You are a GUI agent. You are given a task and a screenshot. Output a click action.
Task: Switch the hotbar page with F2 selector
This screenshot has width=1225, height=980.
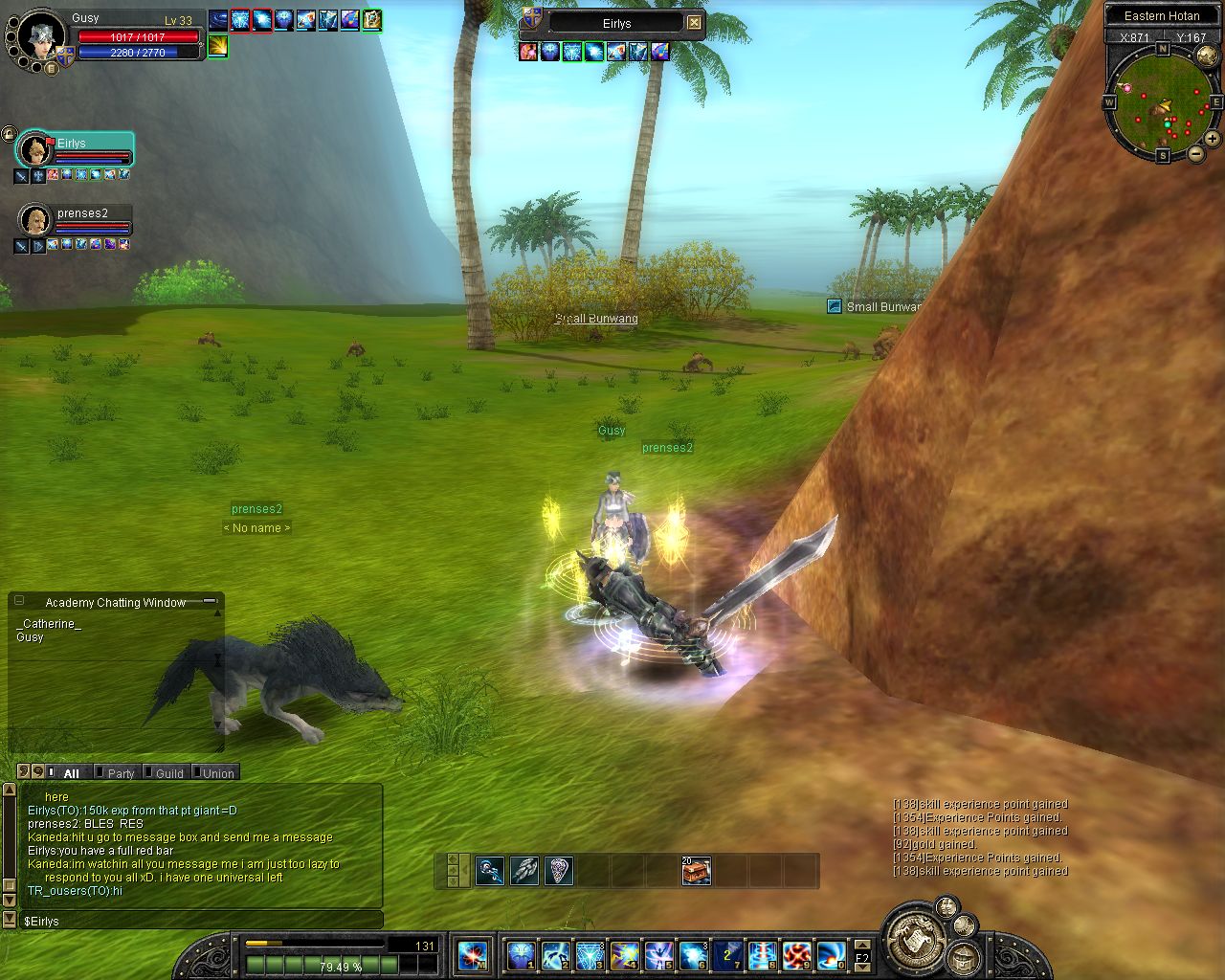tap(861, 956)
